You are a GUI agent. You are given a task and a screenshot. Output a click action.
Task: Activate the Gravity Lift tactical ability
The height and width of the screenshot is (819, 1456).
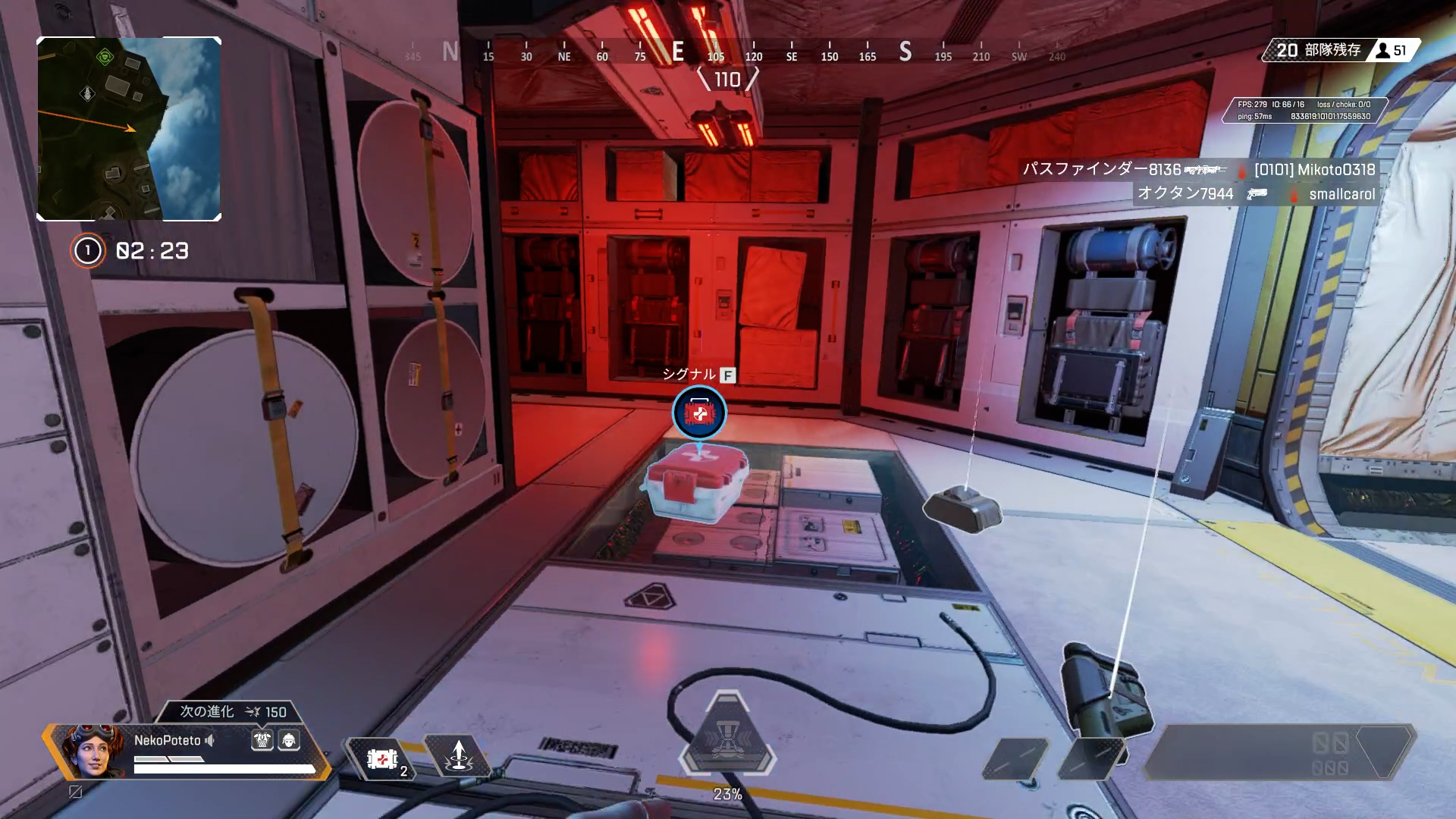pyautogui.click(x=458, y=757)
